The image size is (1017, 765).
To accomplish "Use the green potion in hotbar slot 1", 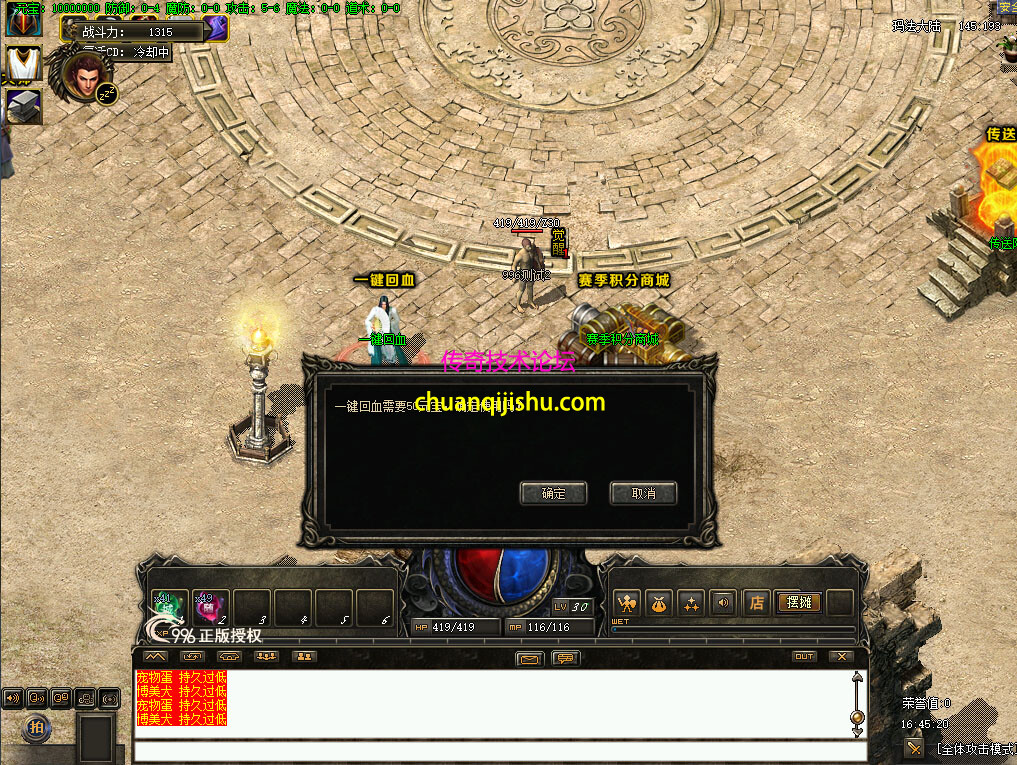I will tap(167, 606).
